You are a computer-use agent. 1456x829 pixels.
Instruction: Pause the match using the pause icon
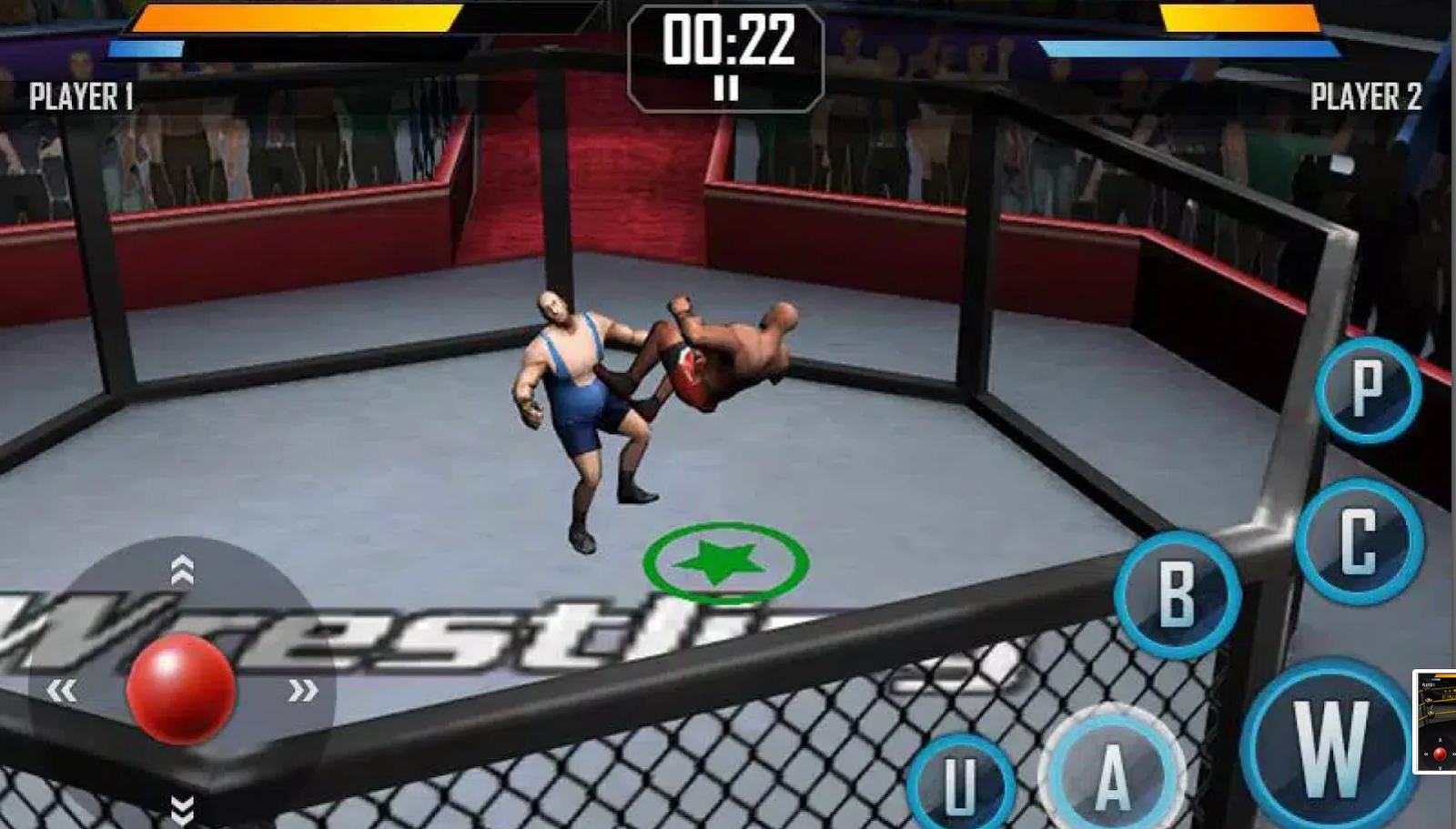[724, 89]
